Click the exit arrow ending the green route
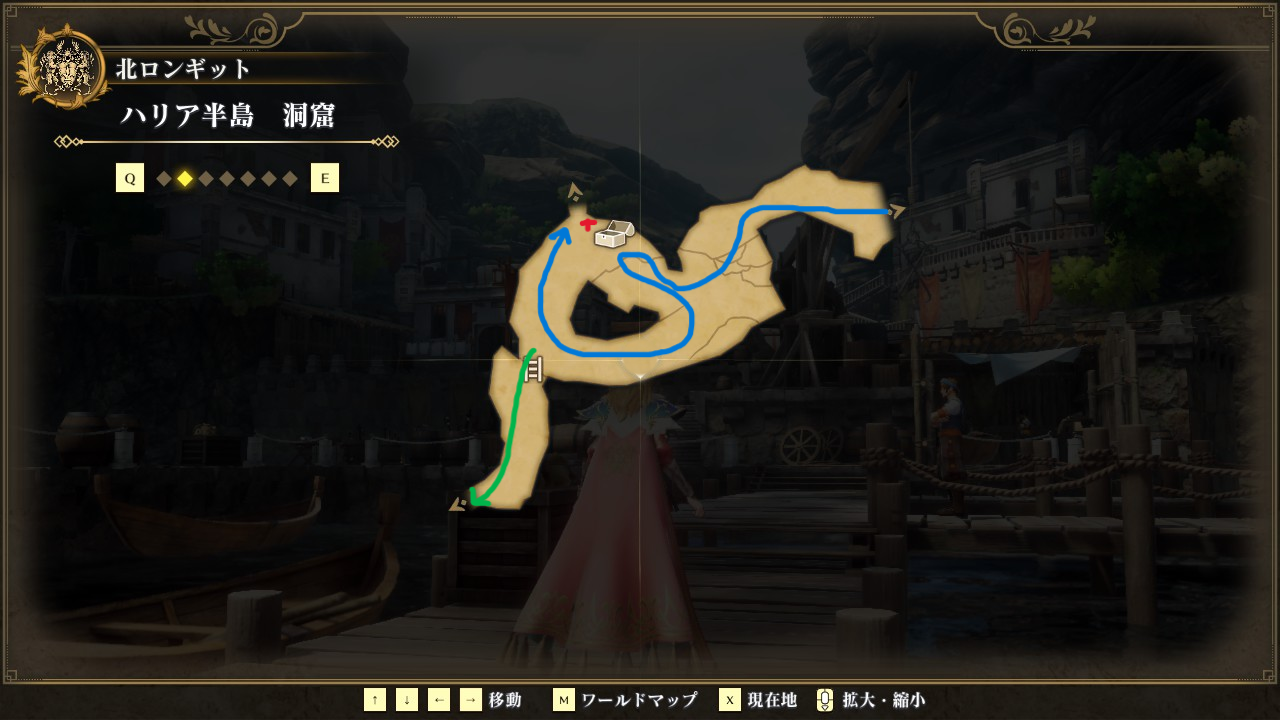This screenshot has width=1280, height=720. pos(459,503)
